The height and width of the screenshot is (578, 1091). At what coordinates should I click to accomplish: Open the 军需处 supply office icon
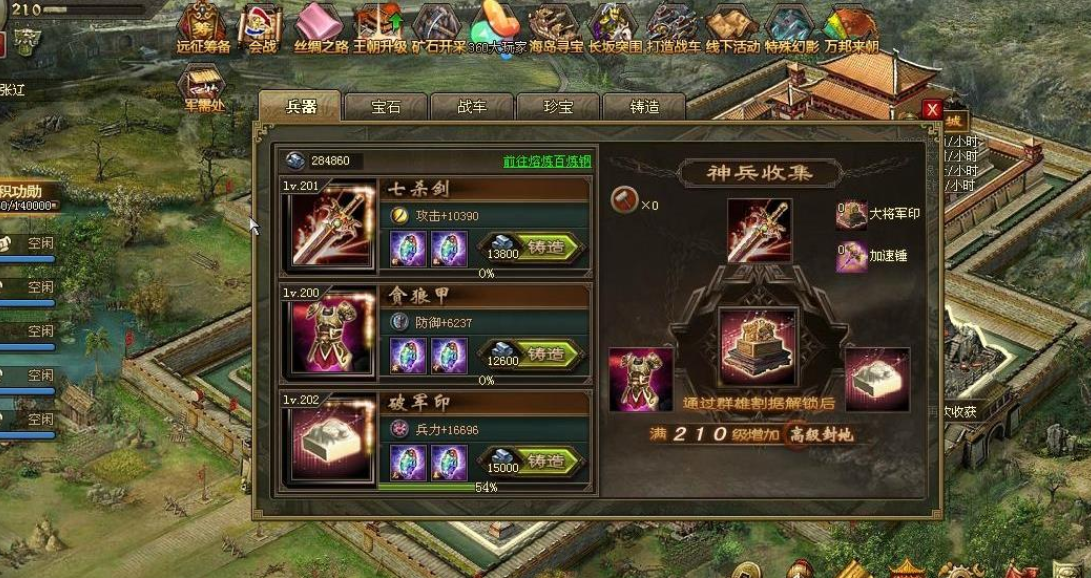(202, 86)
